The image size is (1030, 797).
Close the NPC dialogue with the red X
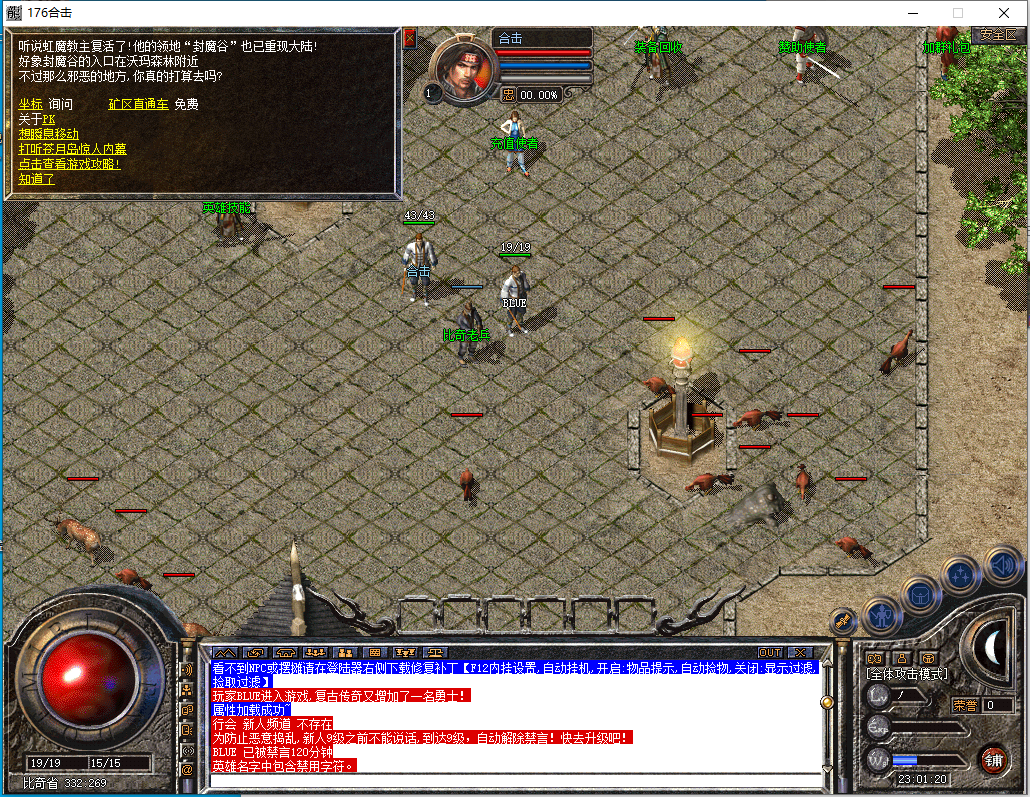[x=410, y=39]
